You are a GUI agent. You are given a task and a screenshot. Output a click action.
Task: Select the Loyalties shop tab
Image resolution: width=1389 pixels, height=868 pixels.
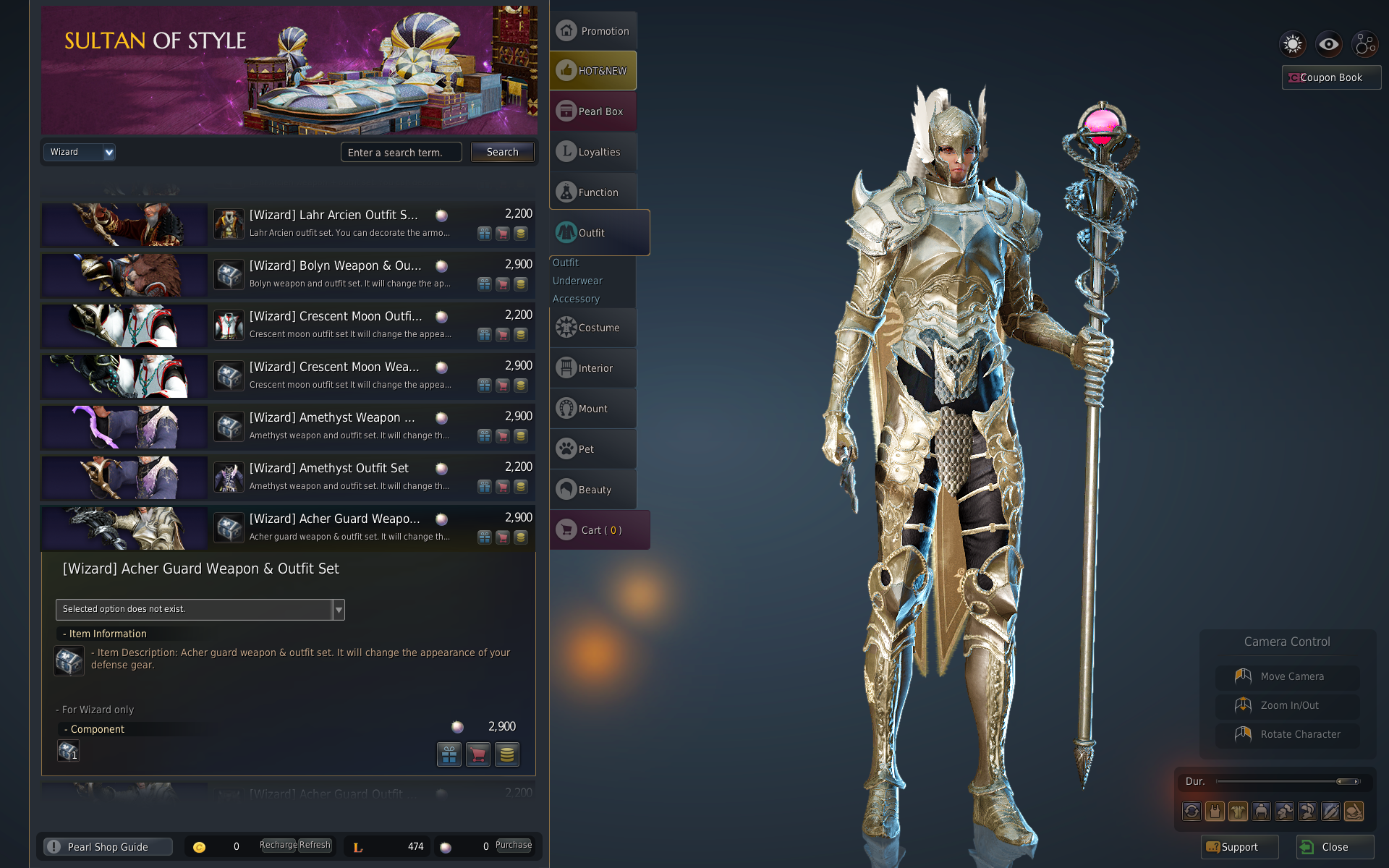(x=593, y=152)
